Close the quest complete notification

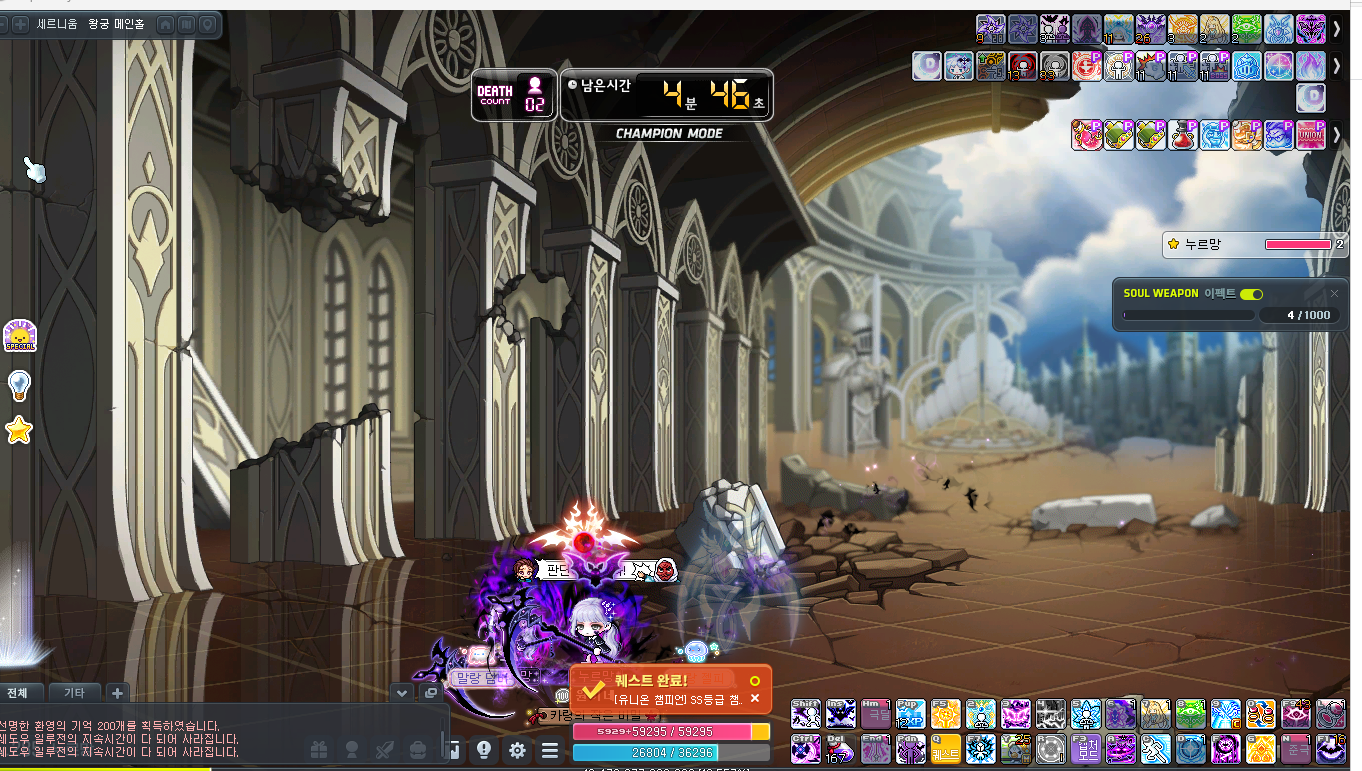click(x=755, y=698)
